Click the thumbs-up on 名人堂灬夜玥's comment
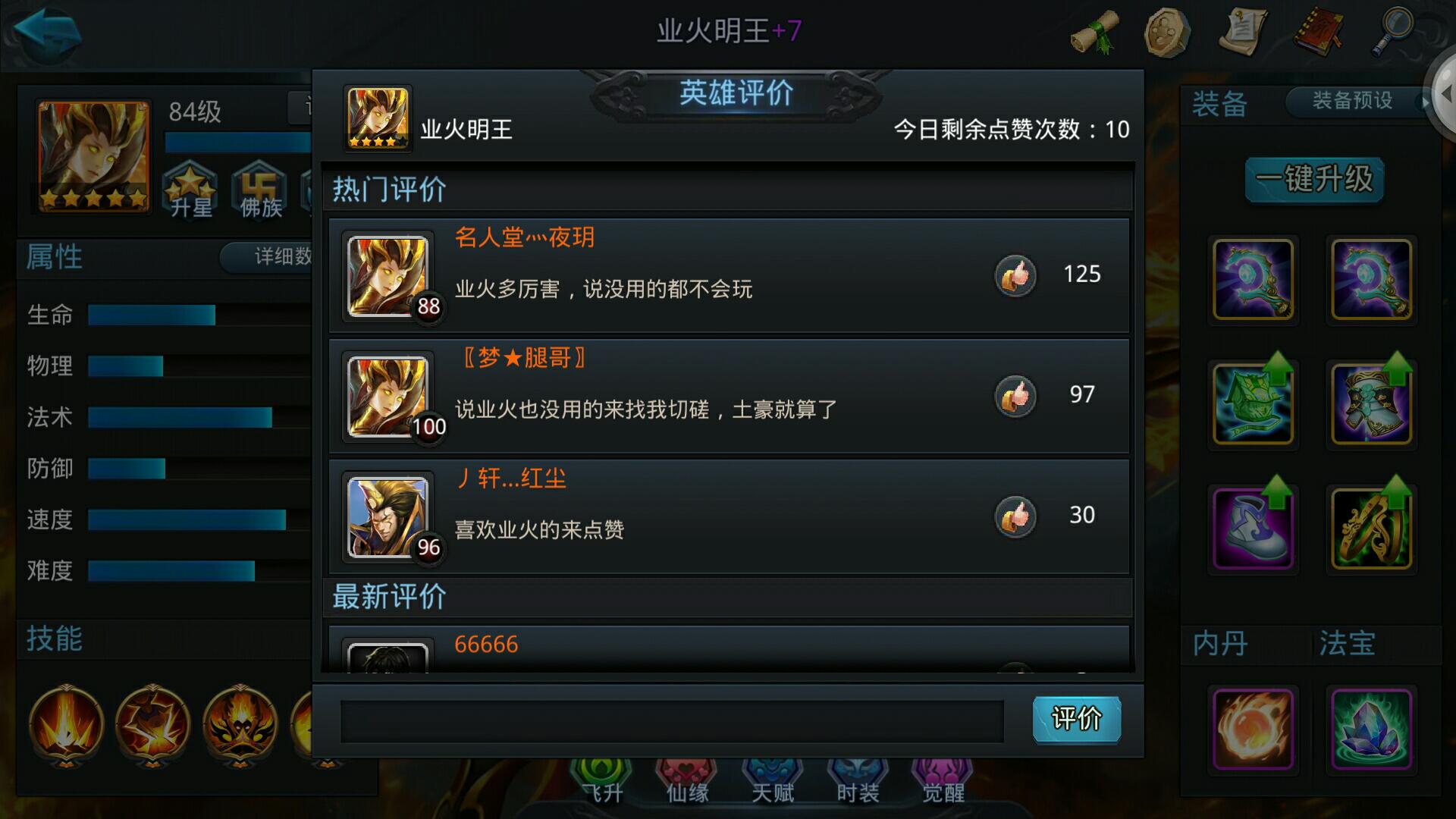Viewport: 1456px width, 819px height. coord(1016,275)
